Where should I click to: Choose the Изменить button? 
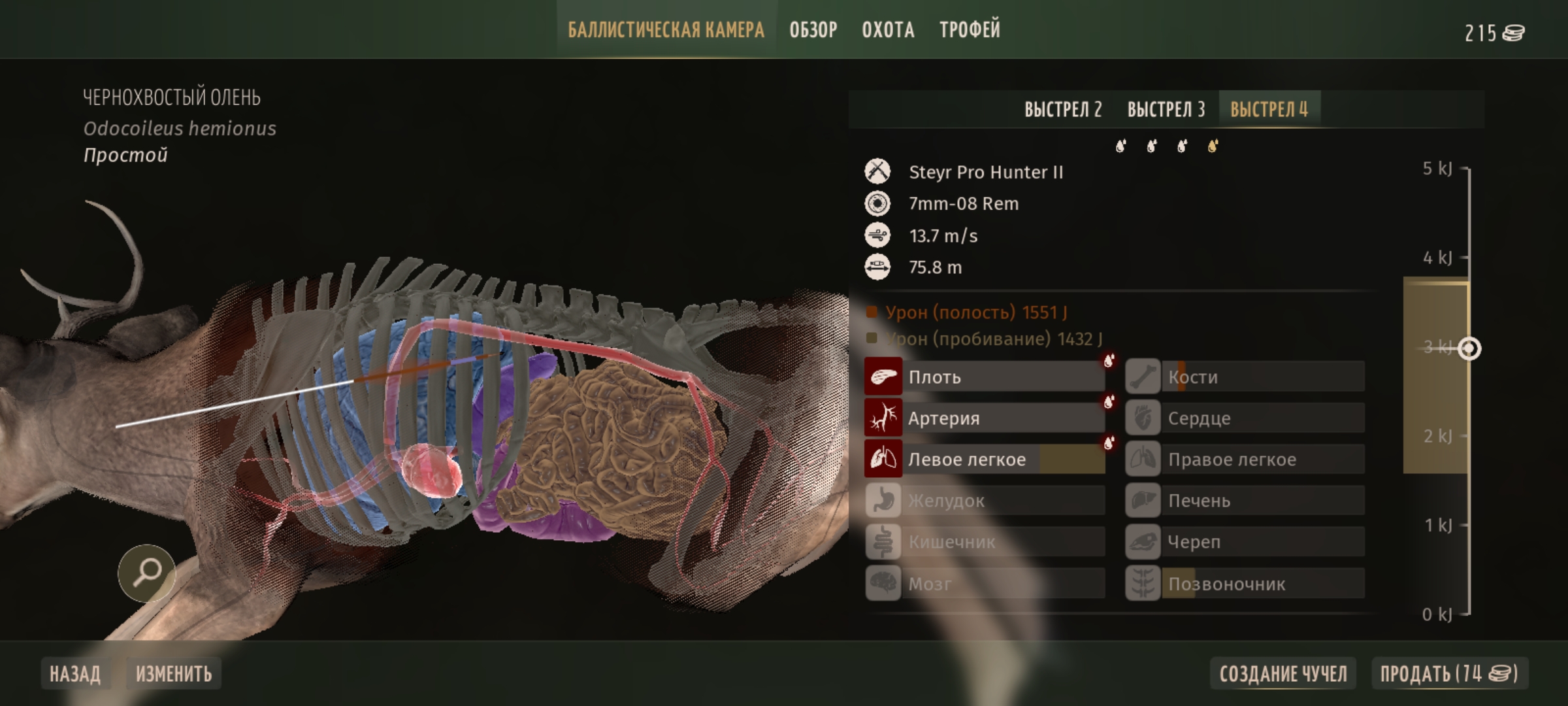[174, 673]
